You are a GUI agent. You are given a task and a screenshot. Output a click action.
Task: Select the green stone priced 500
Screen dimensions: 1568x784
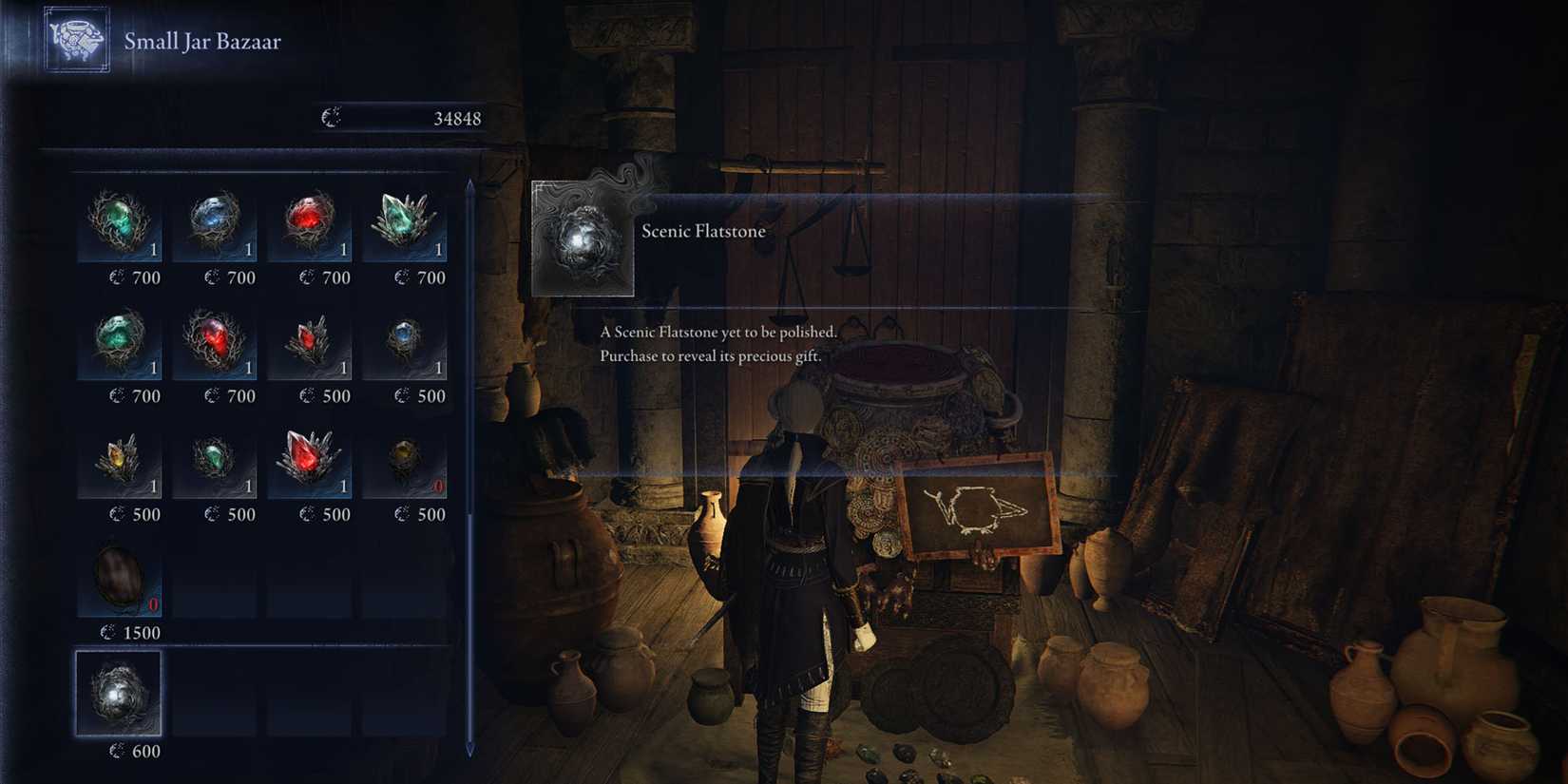pyautogui.click(x=219, y=461)
